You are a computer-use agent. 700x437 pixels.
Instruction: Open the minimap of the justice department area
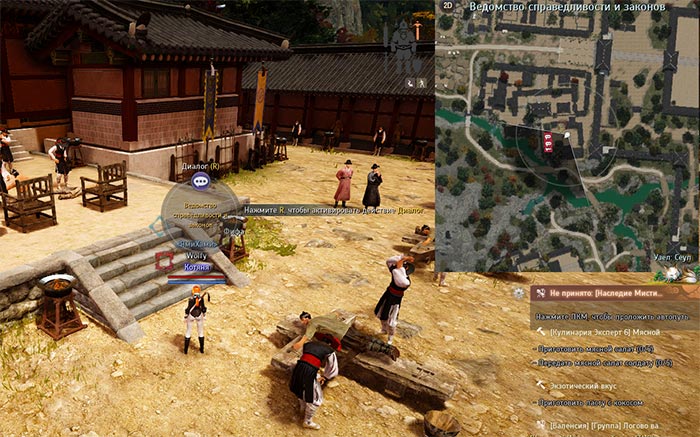point(567,140)
